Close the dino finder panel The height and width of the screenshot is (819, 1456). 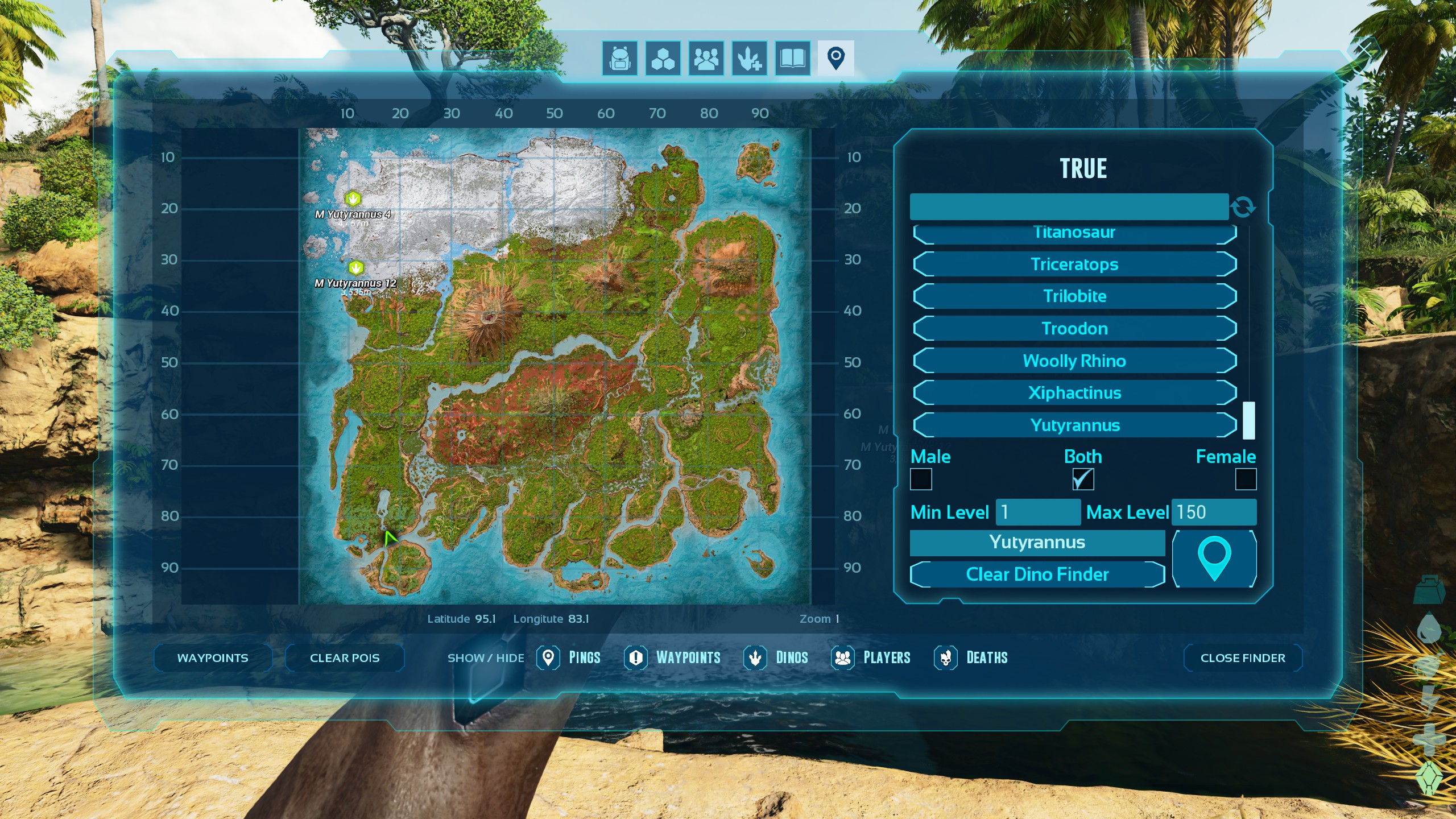pyautogui.click(x=1242, y=658)
